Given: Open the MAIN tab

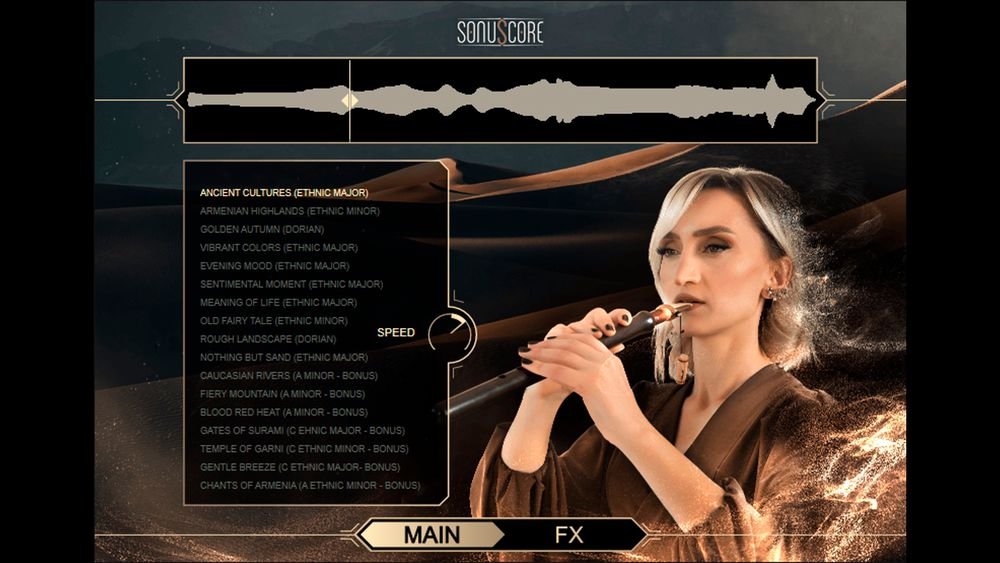Looking at the screenshot, I should click(x=432, y=535).
